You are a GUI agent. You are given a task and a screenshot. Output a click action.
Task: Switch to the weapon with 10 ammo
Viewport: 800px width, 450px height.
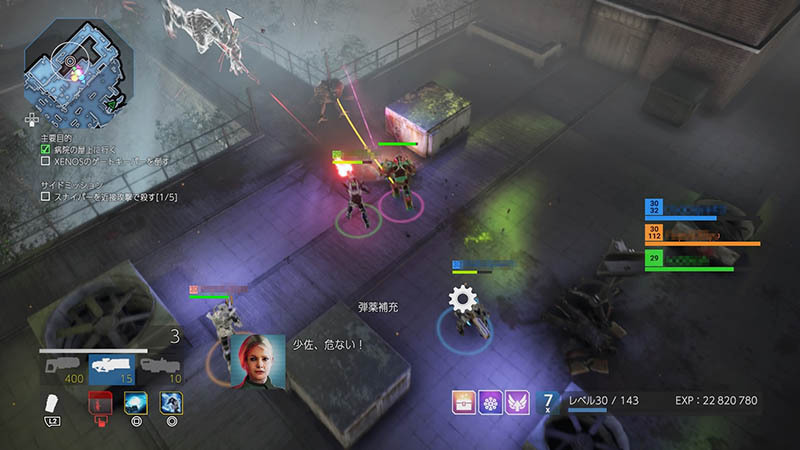tap(161, 369)
